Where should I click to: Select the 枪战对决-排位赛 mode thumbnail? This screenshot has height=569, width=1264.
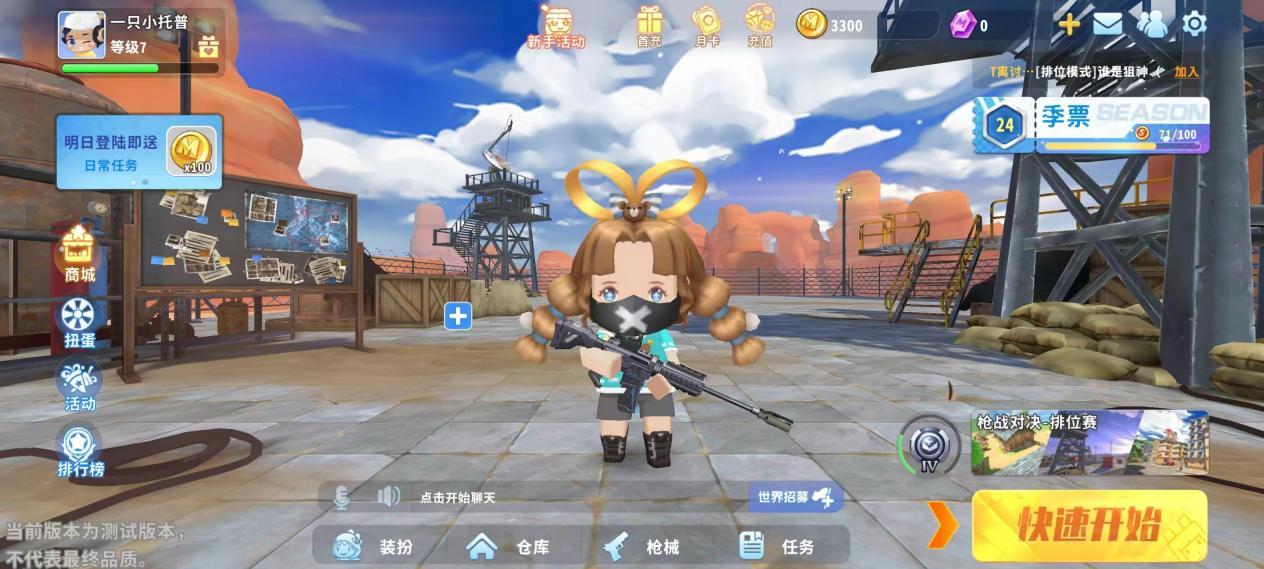tap(1089, 442)
